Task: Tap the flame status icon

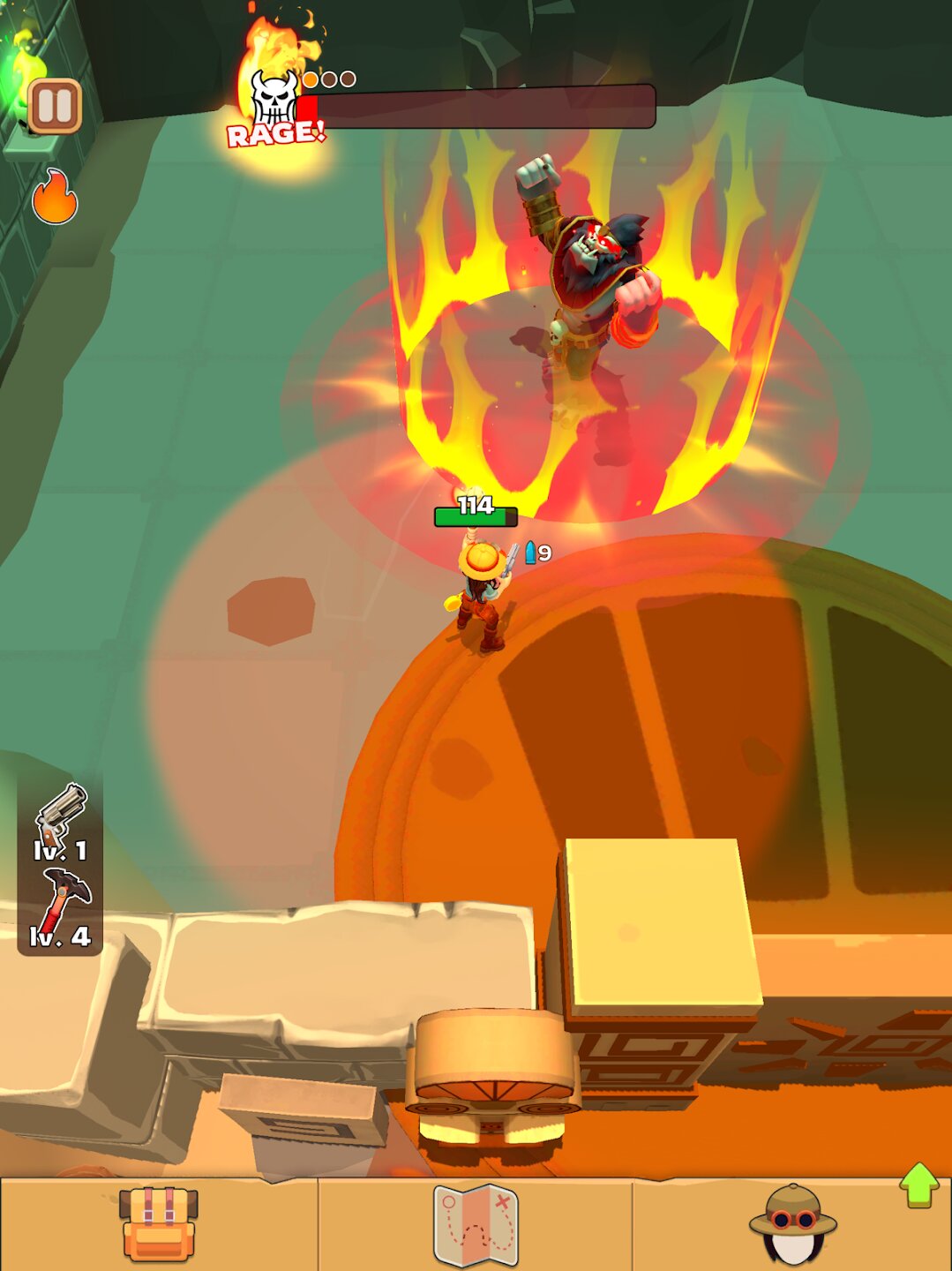Action: point(55,197)
